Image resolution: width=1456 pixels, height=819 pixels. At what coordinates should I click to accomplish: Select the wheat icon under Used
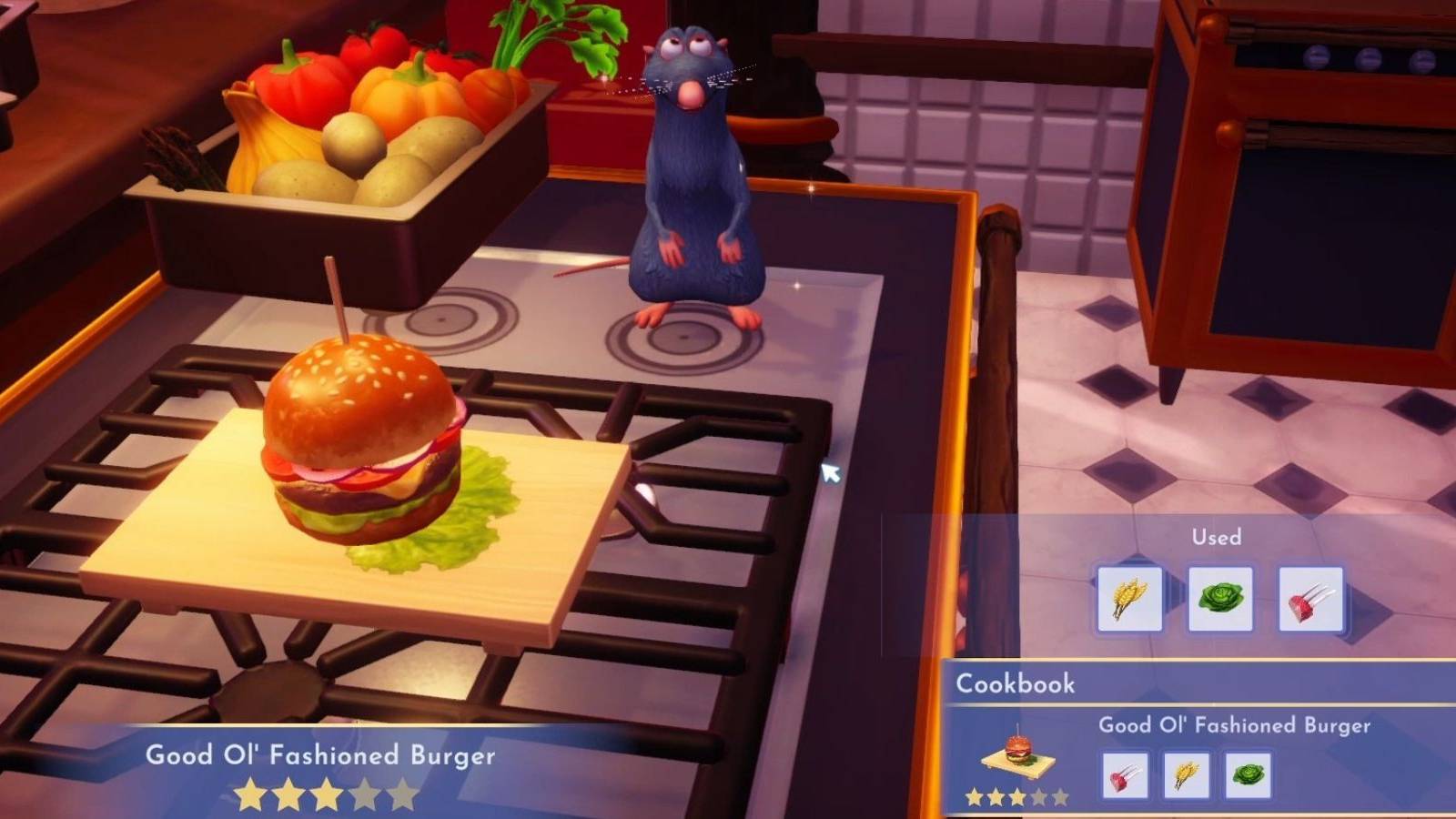click(1128, 596)
